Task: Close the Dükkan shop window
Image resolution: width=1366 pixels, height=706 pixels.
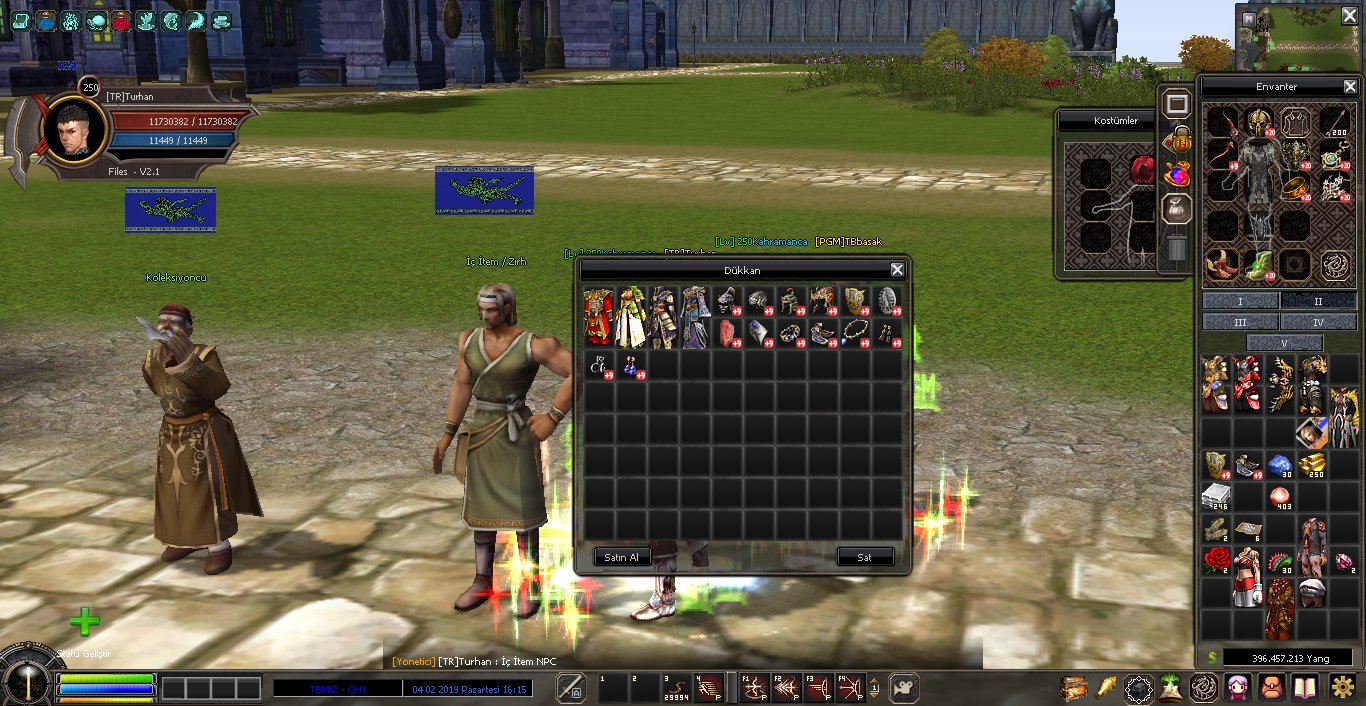Action: (897, 270)
